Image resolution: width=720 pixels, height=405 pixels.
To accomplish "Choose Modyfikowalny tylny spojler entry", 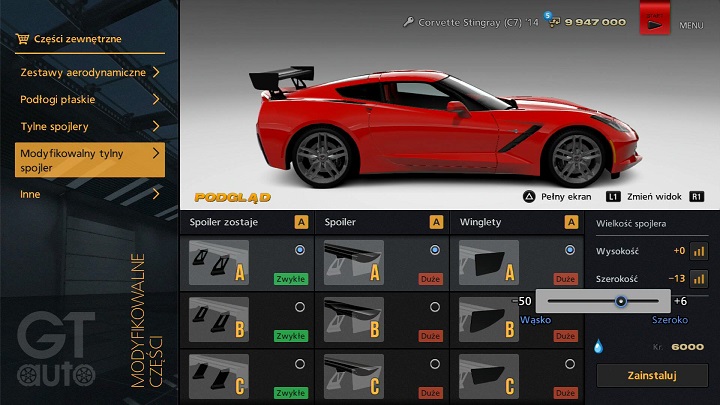I will point(90,160).
